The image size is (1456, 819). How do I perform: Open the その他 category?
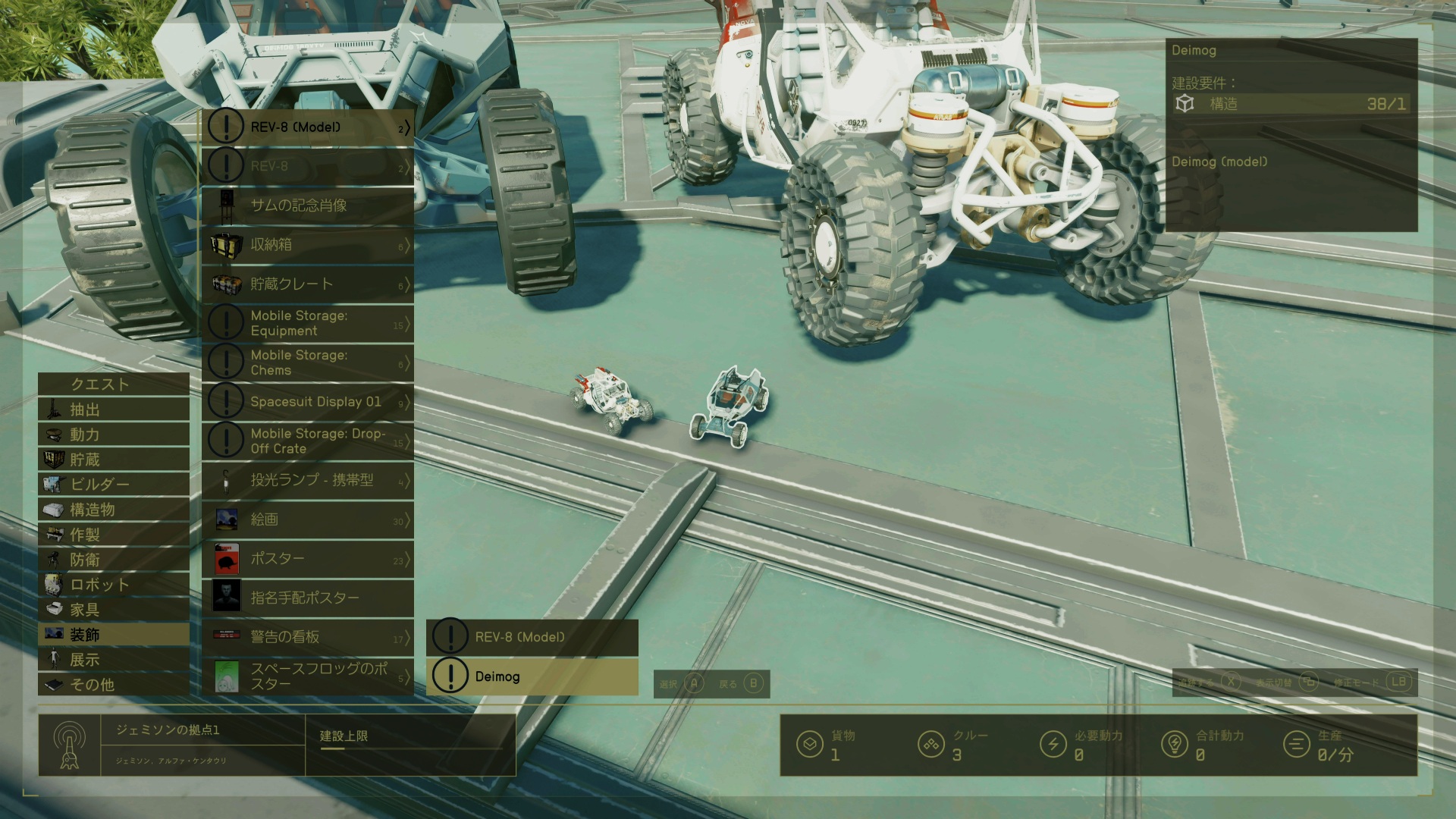114,685
